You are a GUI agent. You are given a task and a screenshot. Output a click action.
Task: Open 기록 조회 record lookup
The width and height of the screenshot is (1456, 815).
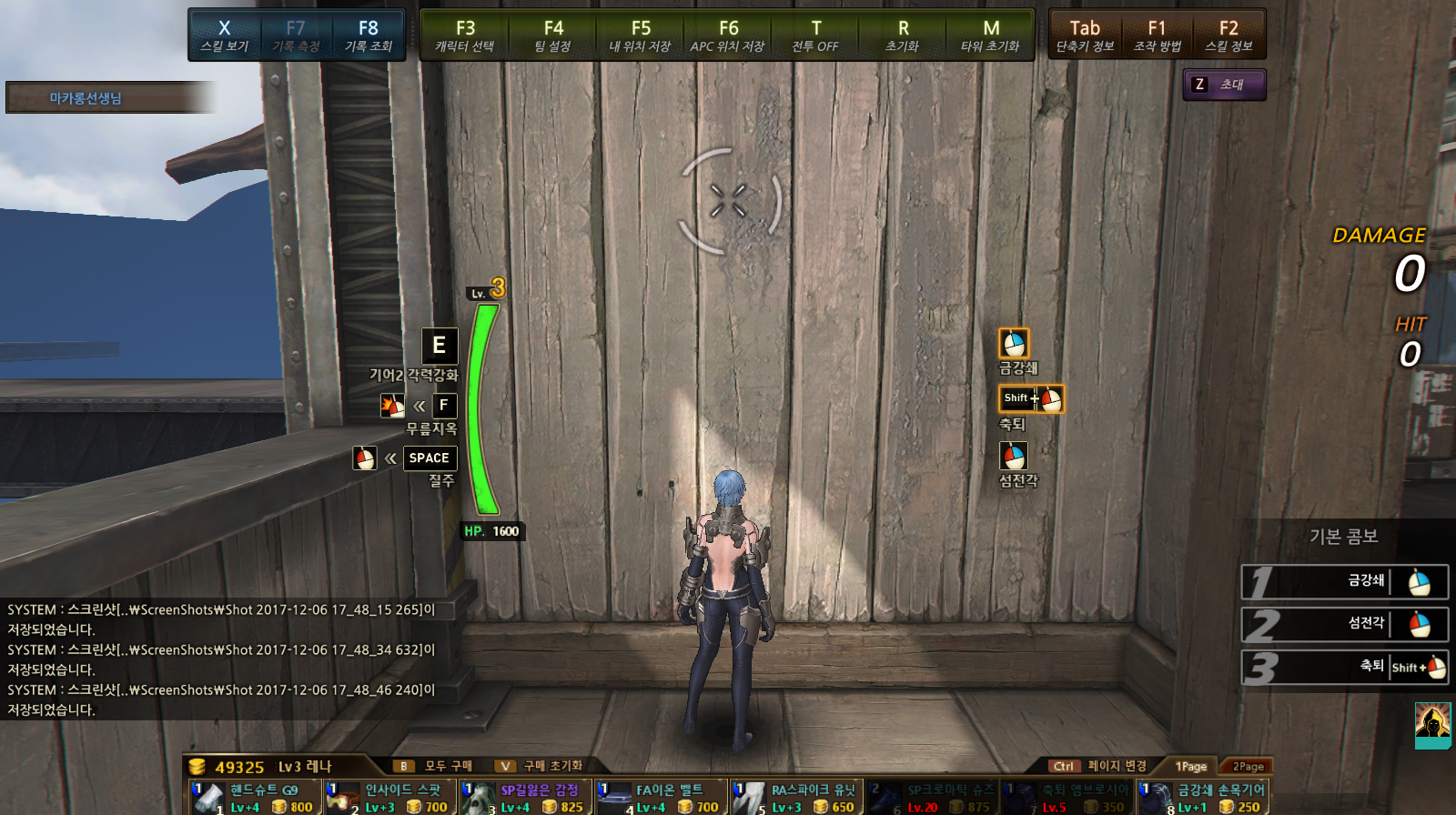click(368, 35)
